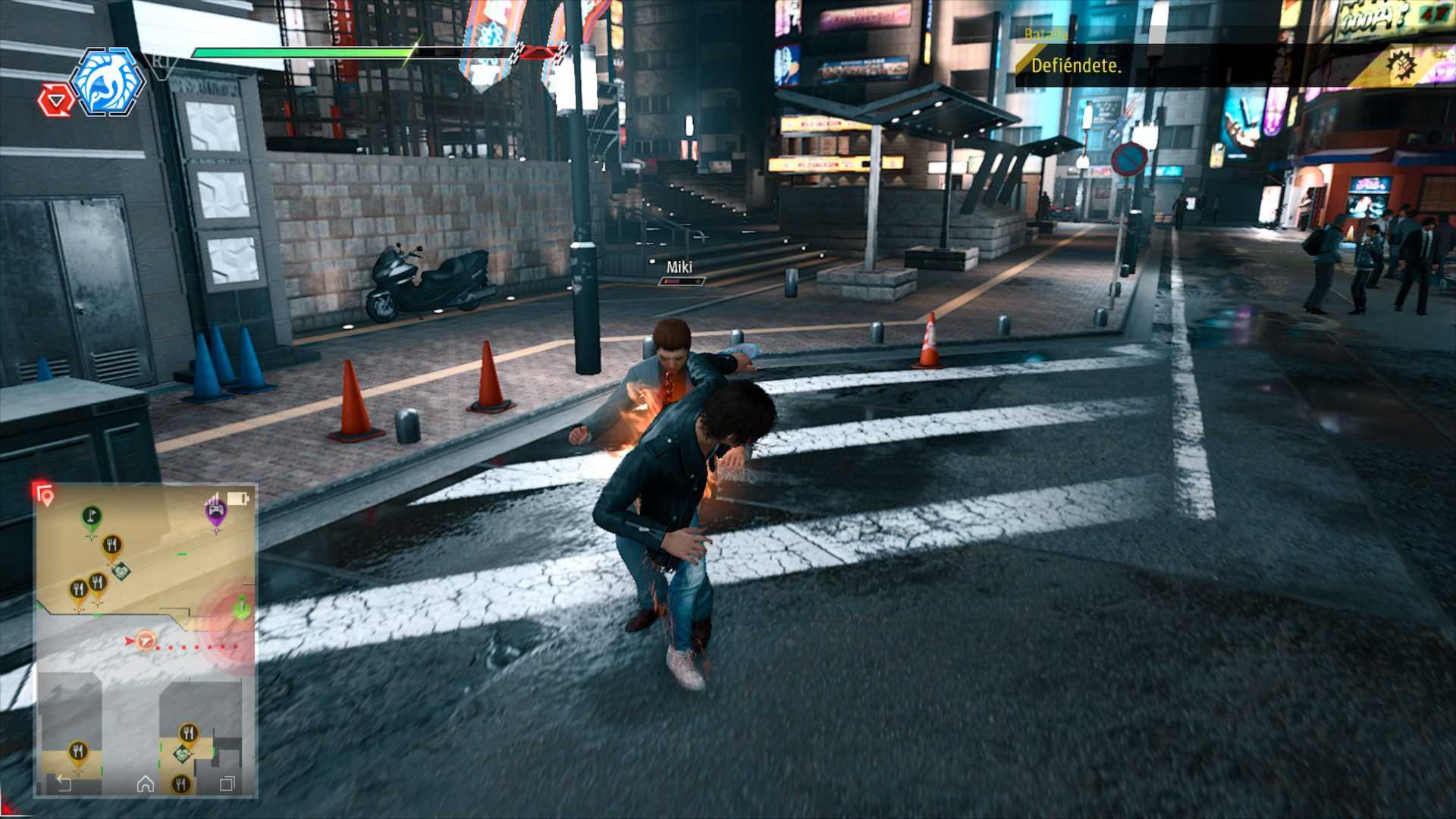This screenshot has width=1456, height=819.
Task: Click the battle burst icon beside the objective
Action: point(1402,65)
